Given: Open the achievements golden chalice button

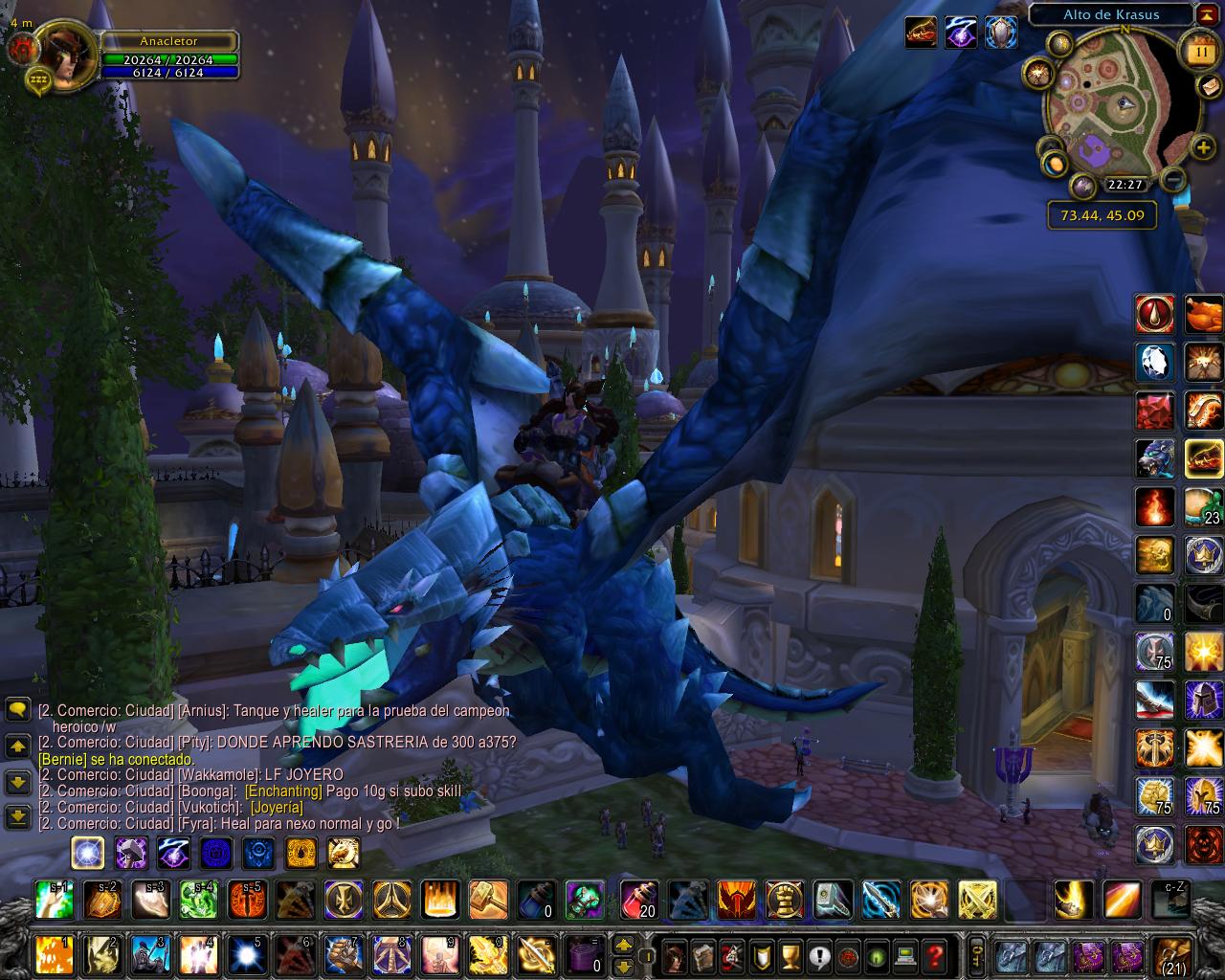Looking at the screenshot, I should 791,954.
